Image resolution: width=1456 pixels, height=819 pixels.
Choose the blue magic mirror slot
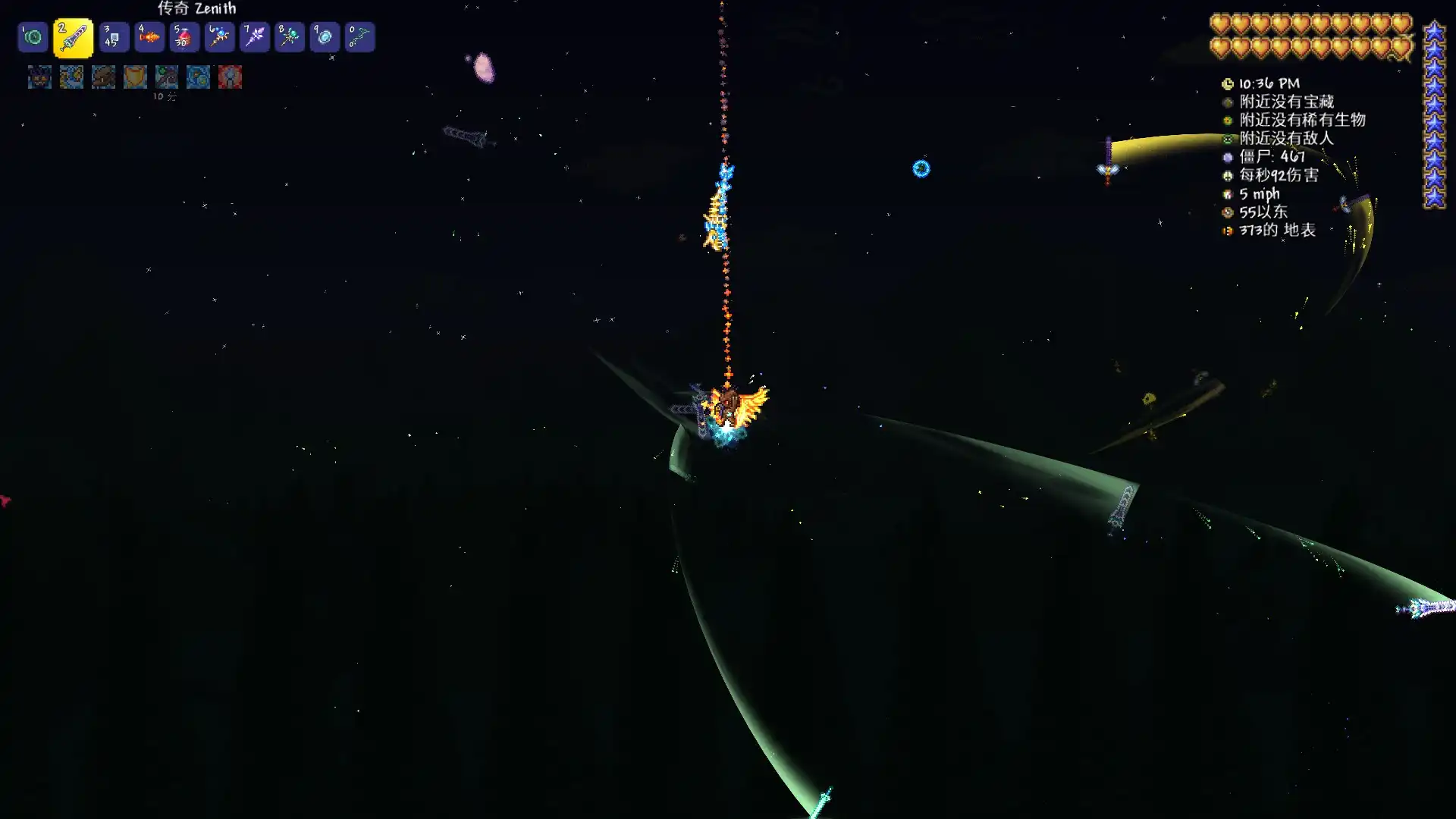pyautogui.click(x=325, y=37)
